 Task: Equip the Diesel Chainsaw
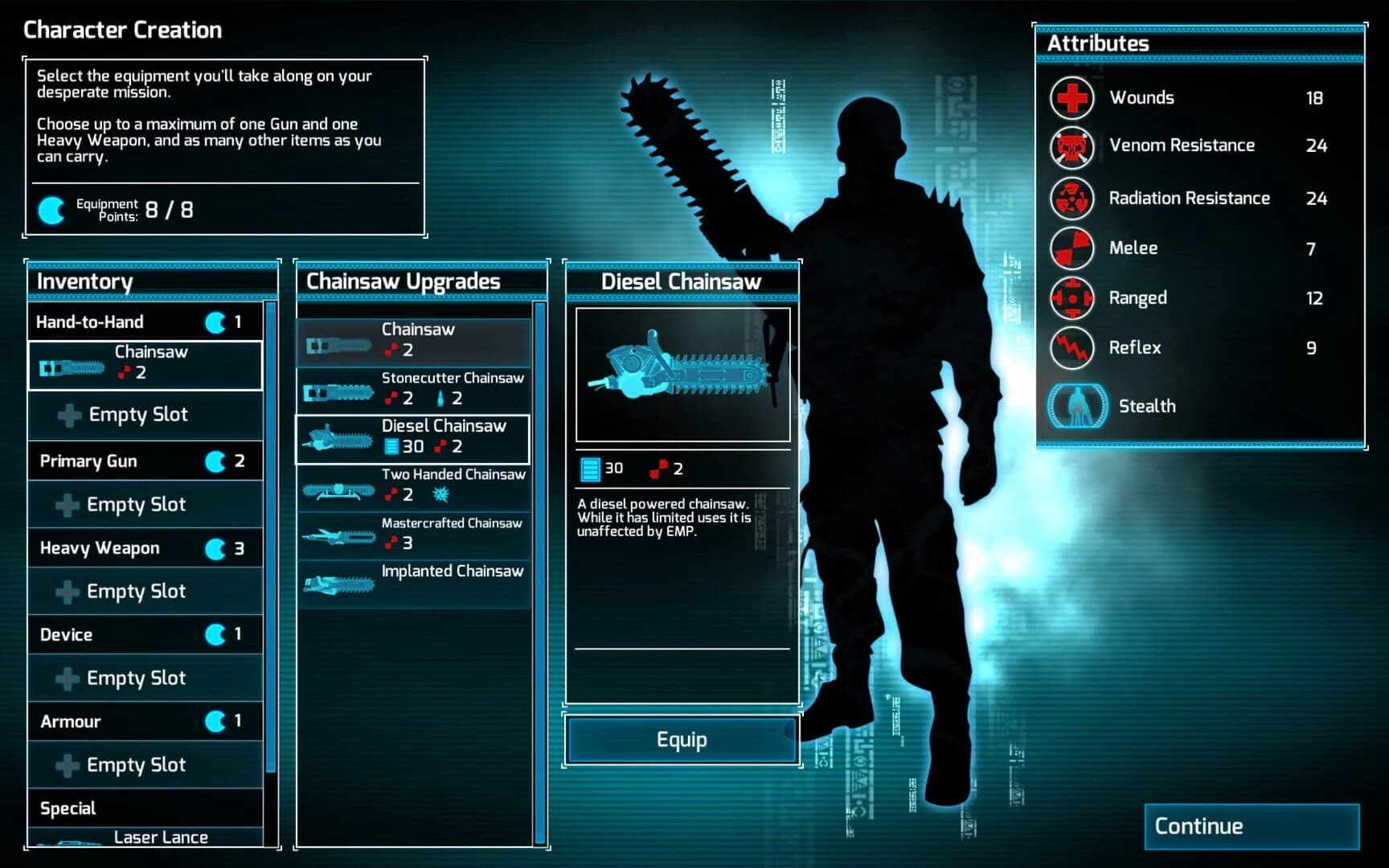[682, 739]
